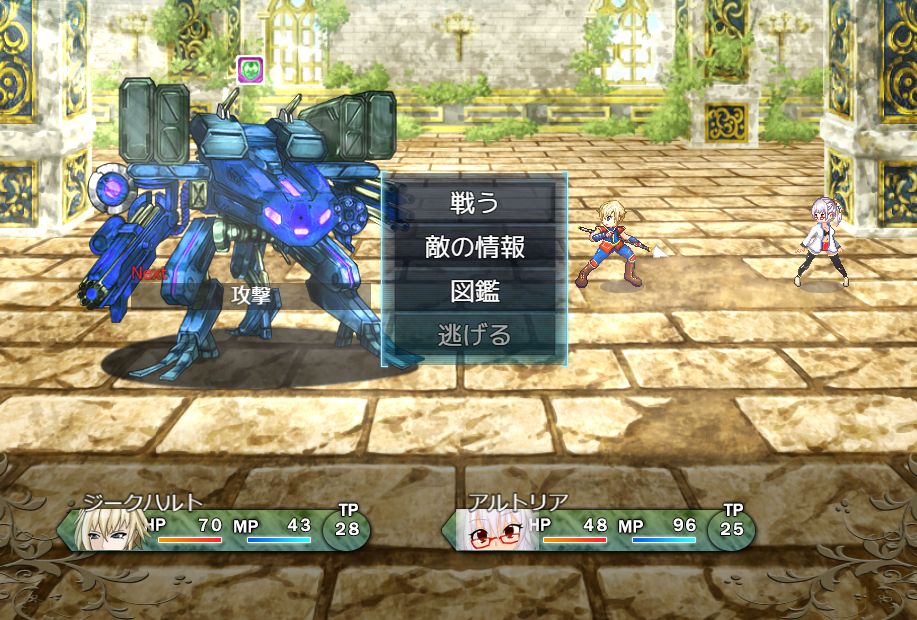Pick the greyed-out 逃げる escape command
Screen dimensions: 917x620
(x=474, y=335)
